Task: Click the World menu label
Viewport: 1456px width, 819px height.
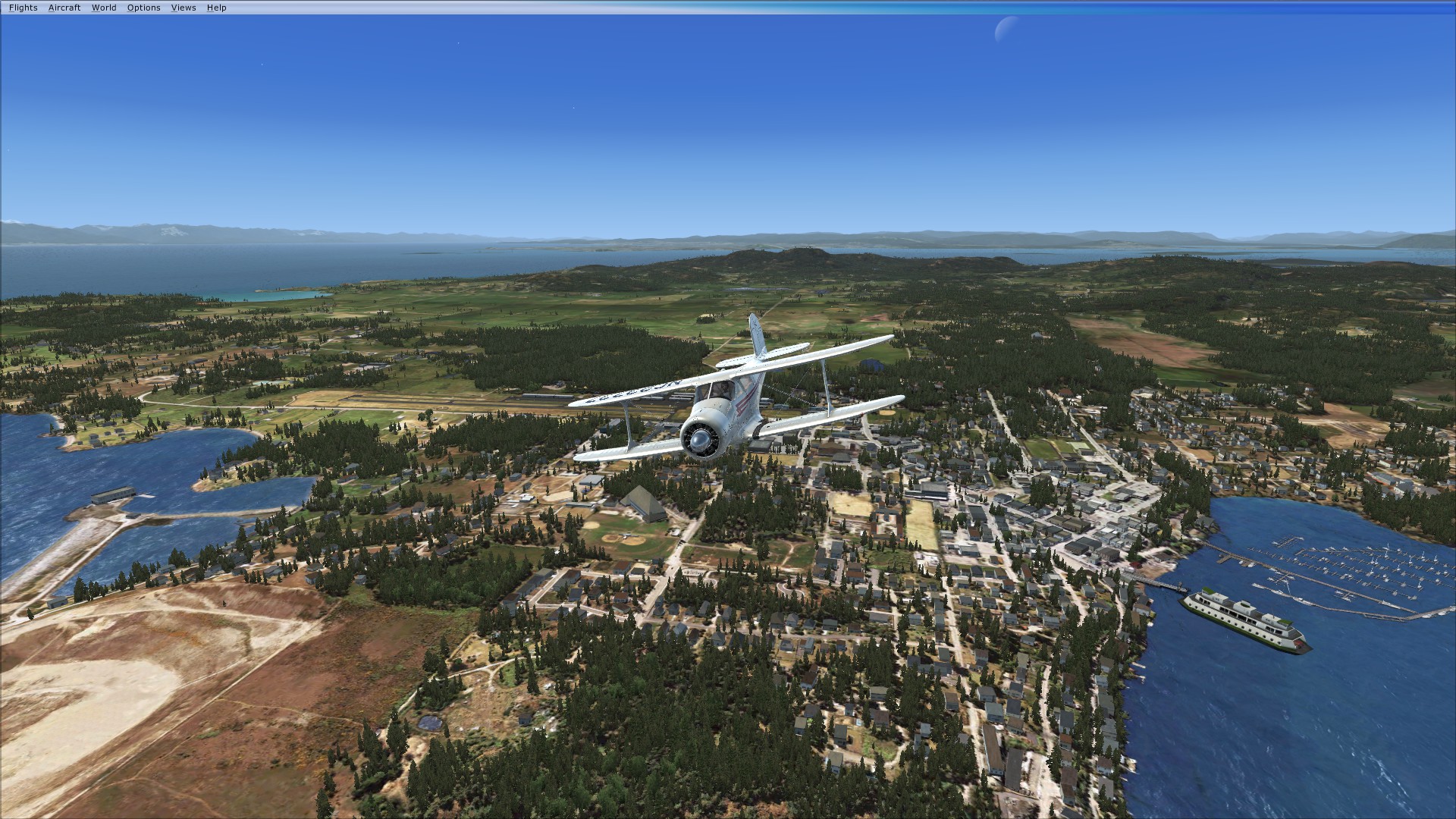Action: [x=103, y=7]
